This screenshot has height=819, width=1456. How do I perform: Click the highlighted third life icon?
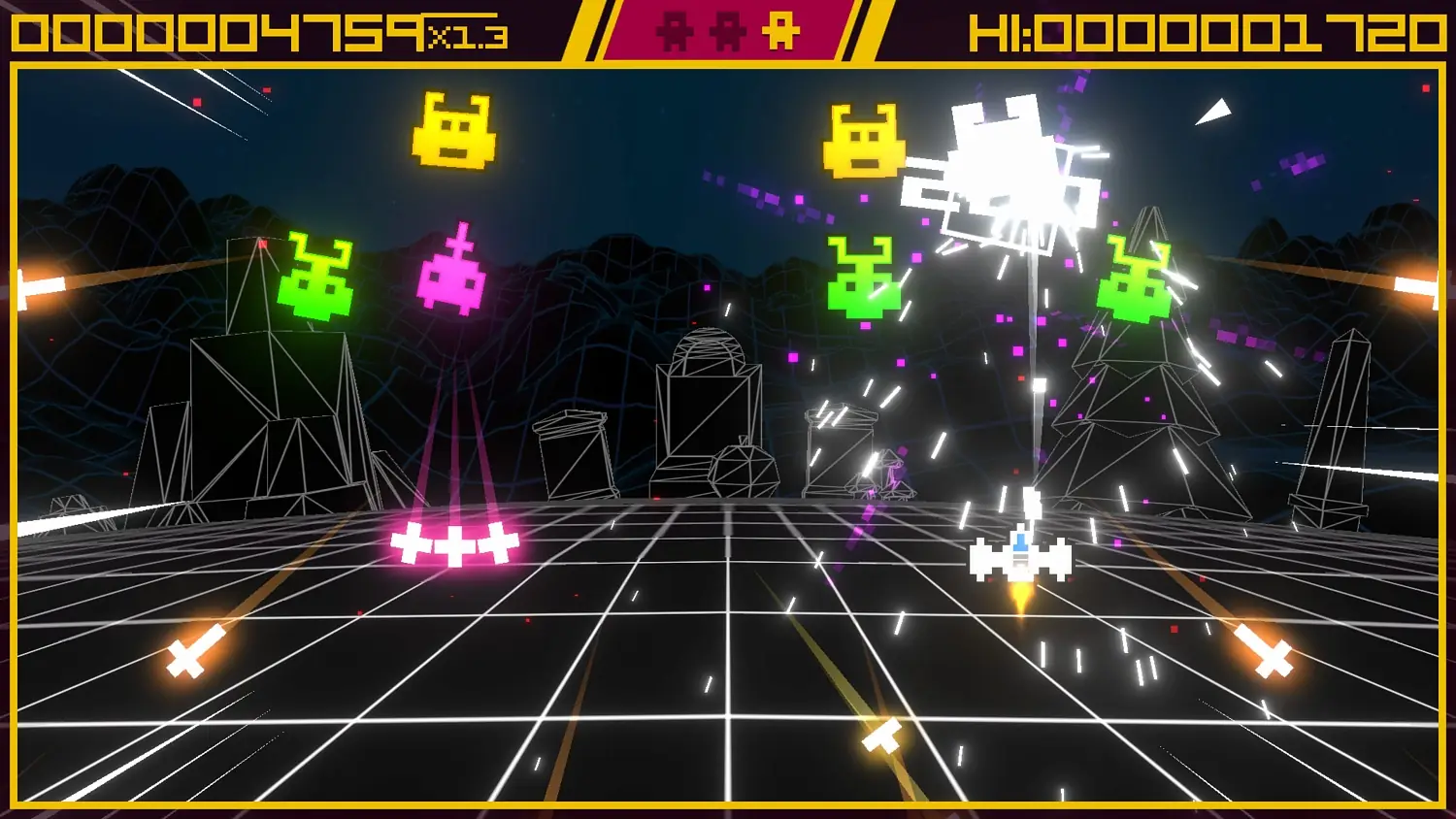point(779,30)
